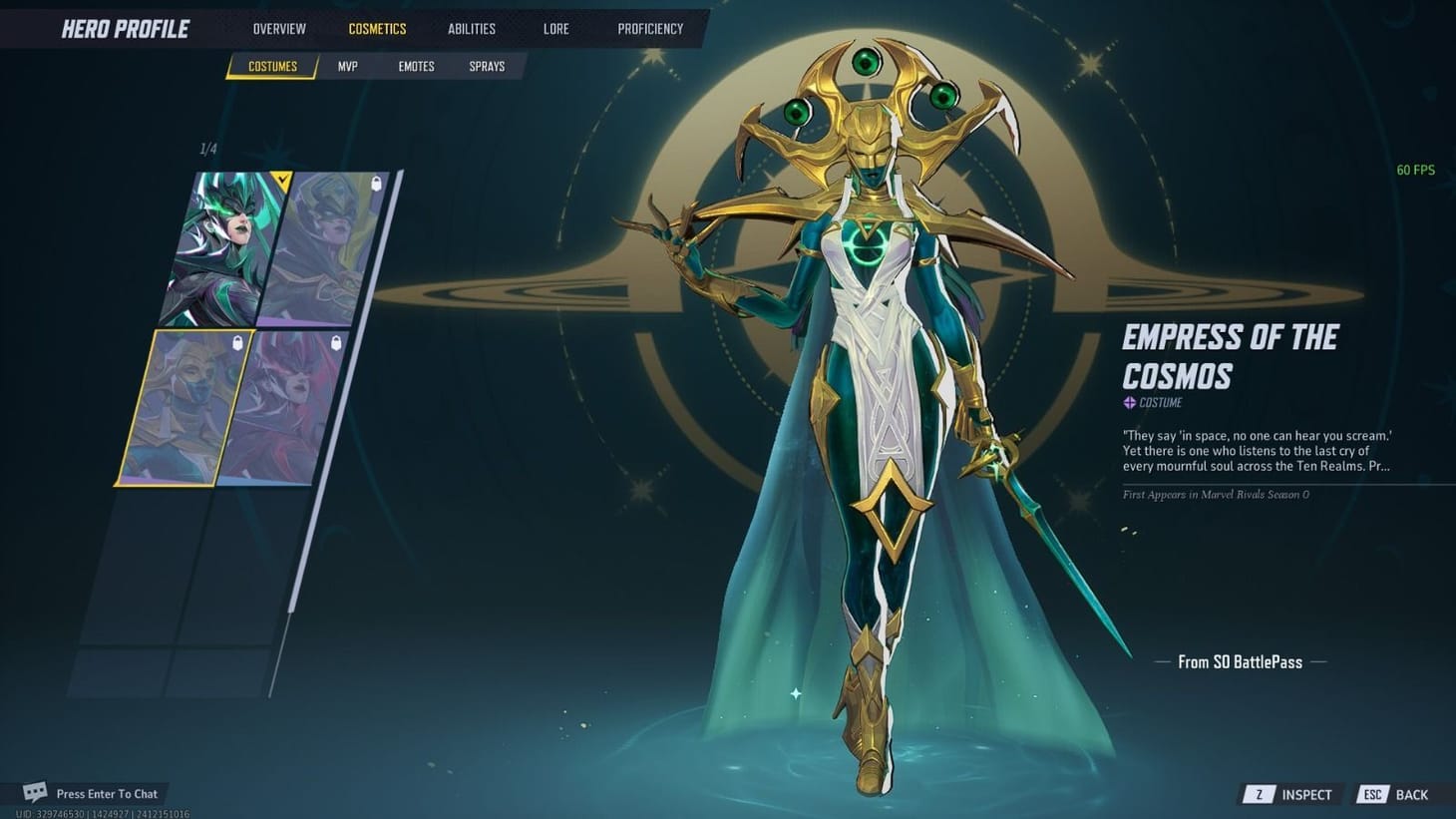Select the locked bottom-right costume thumbnail

click(x=289, y=409)
